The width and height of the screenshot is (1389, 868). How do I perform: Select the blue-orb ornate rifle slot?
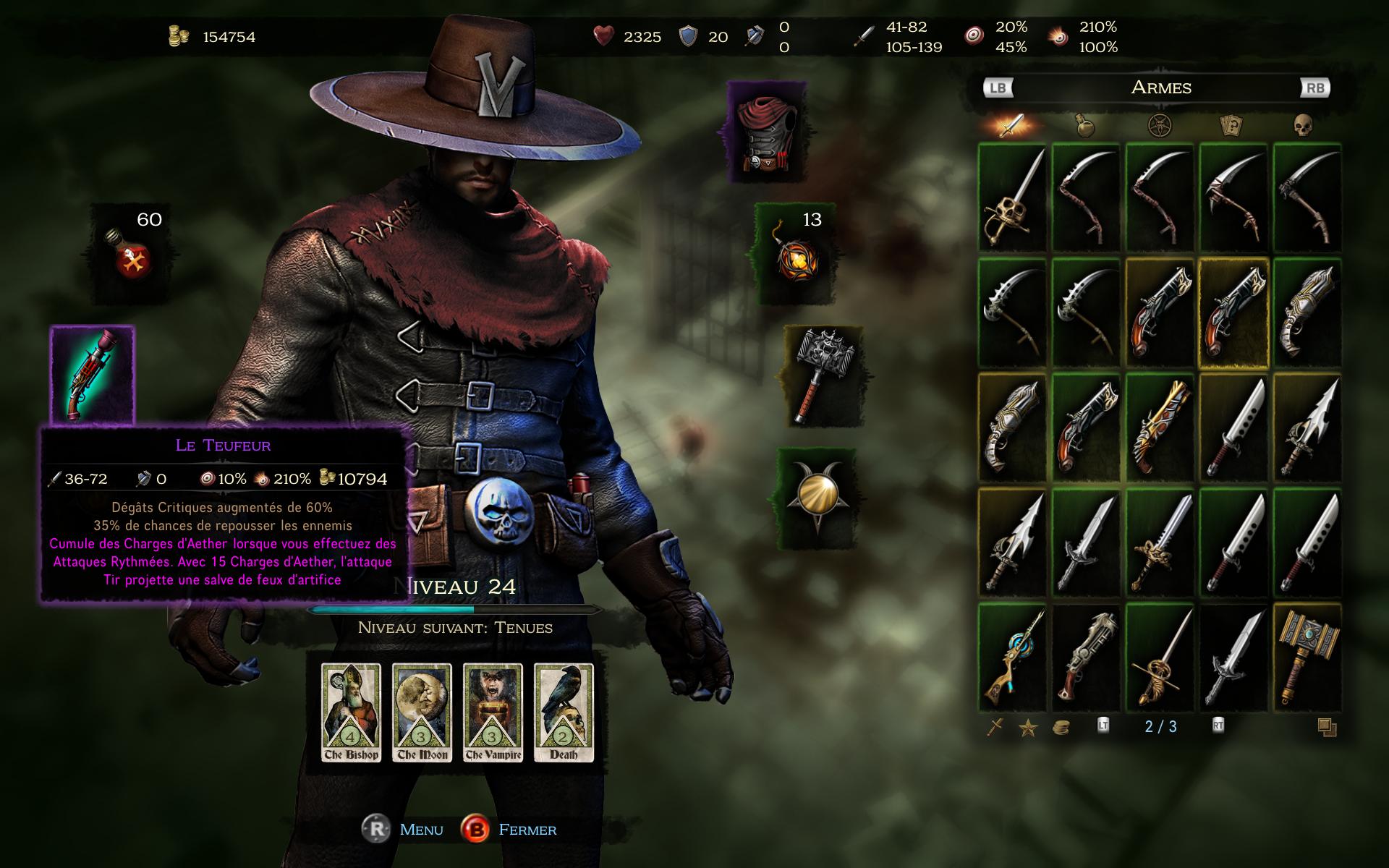(1013, 658)
